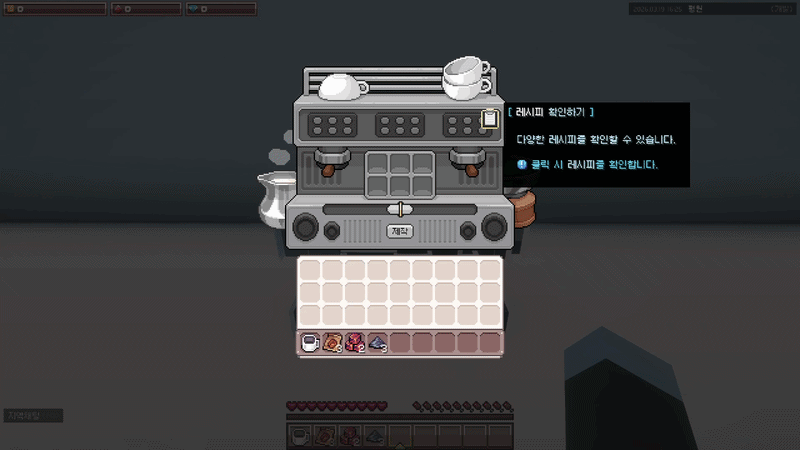The image size is (800, 450).
Task: Click the 제작 craft button
Action: 400,231
